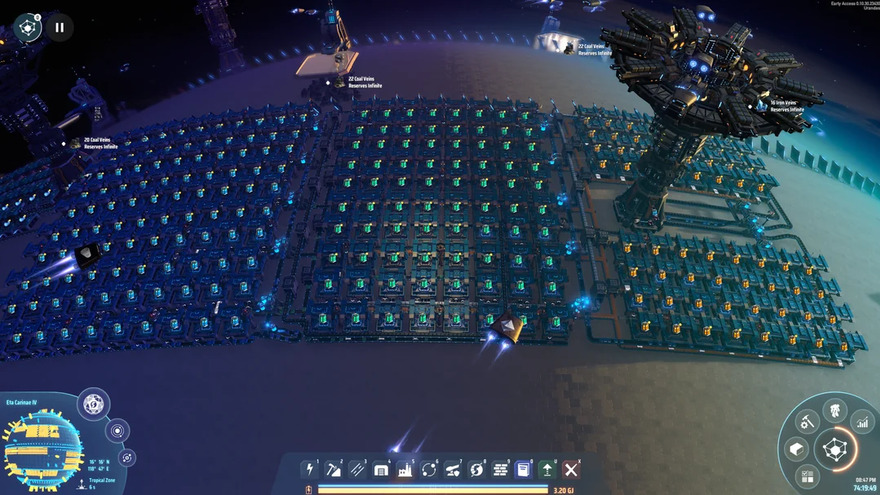The width and height of the screenshot is (880, 495).
Task: Activate the X dismantle button
Action: 571,469
